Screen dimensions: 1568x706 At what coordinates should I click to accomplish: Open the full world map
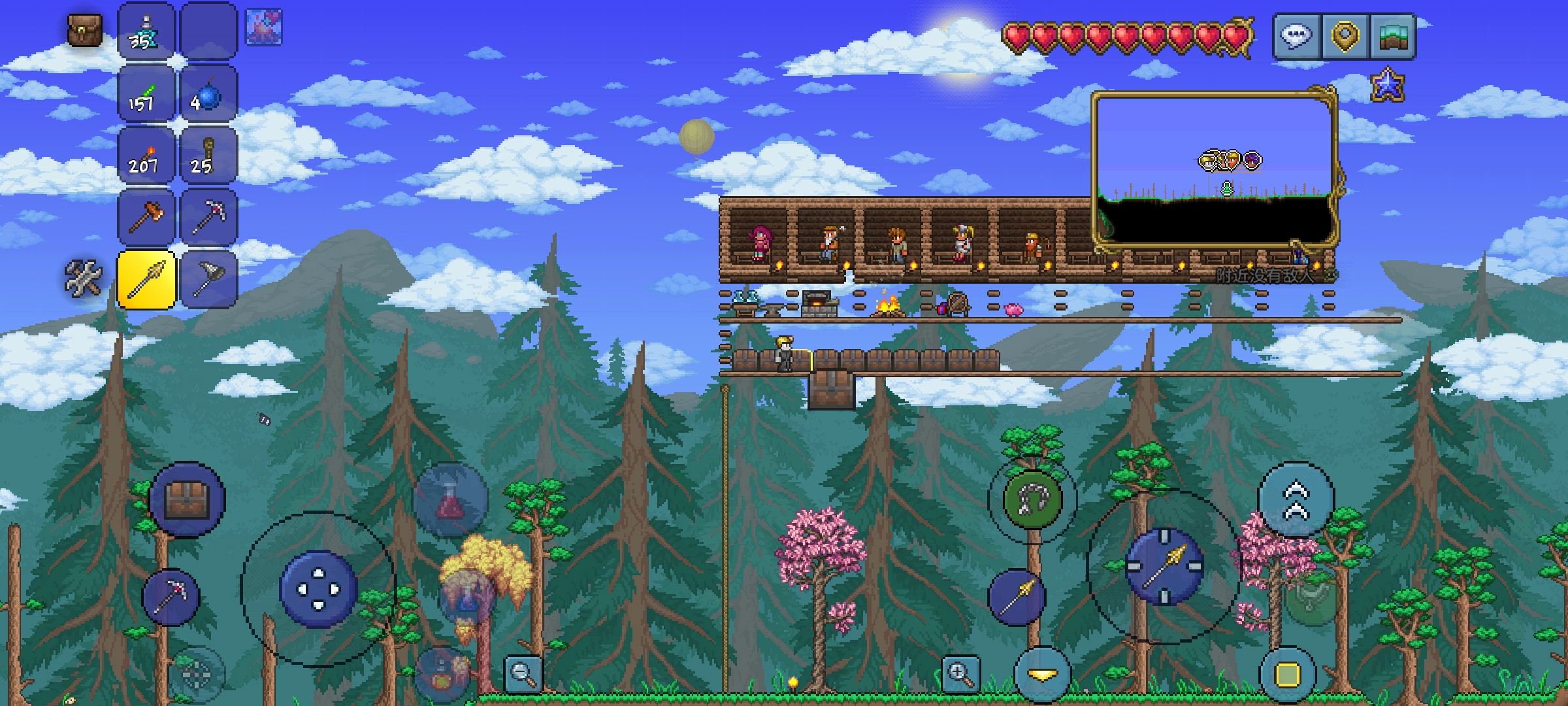click(x=1393, y=35)
